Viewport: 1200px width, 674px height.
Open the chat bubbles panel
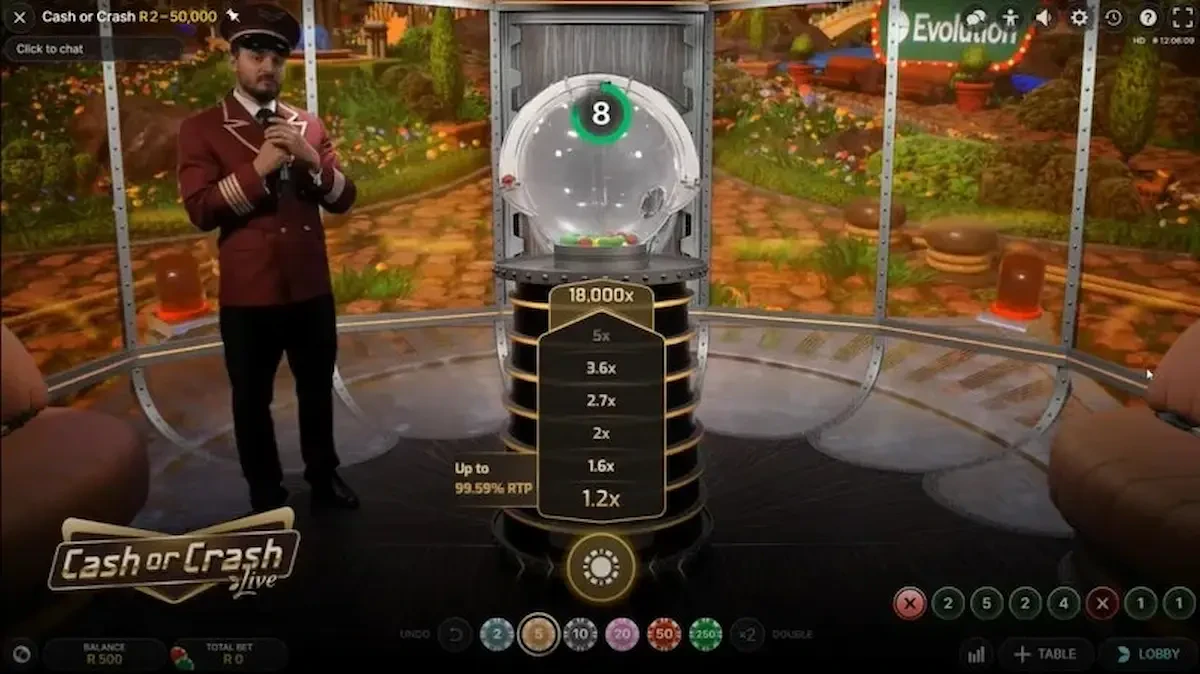pyautogui.click(x=977, y=17)
